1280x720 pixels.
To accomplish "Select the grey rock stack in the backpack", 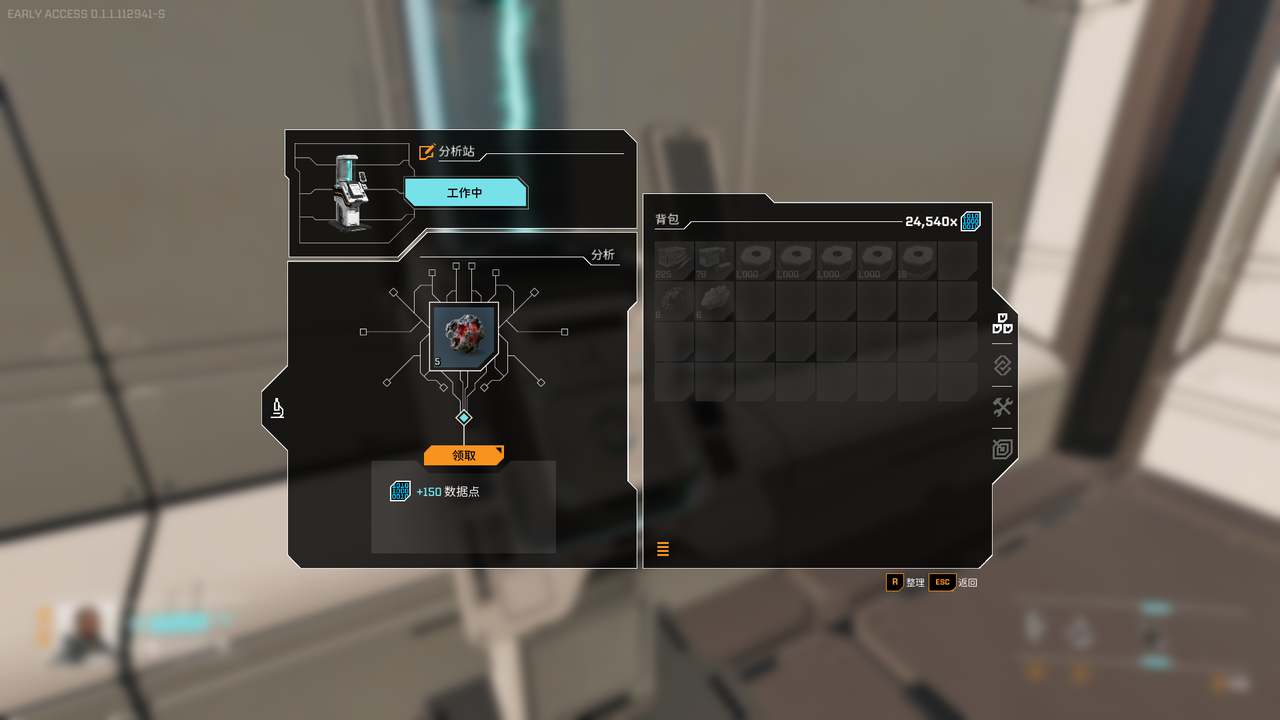I will coord(715,300).
